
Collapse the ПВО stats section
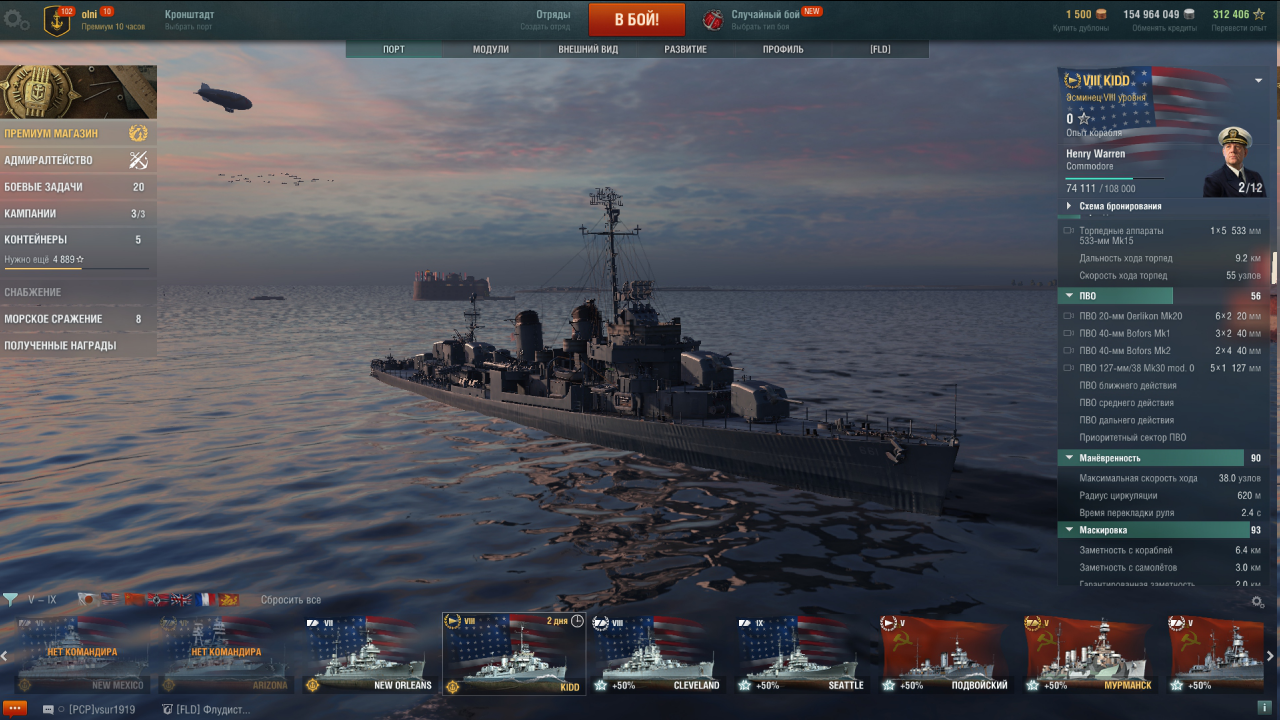pyautogui.click(x=1069, y=296)
